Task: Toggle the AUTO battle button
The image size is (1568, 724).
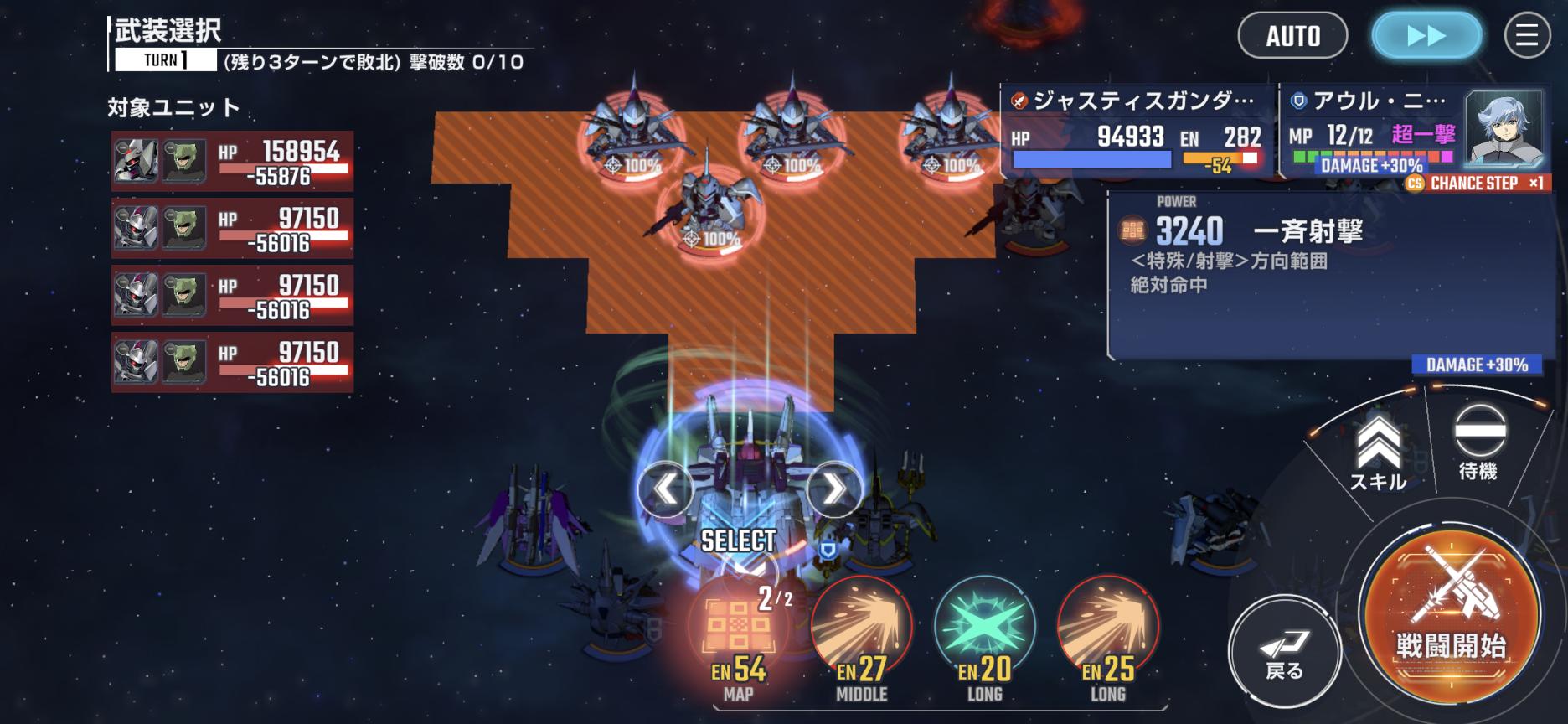Action: tap(1292, 36)
